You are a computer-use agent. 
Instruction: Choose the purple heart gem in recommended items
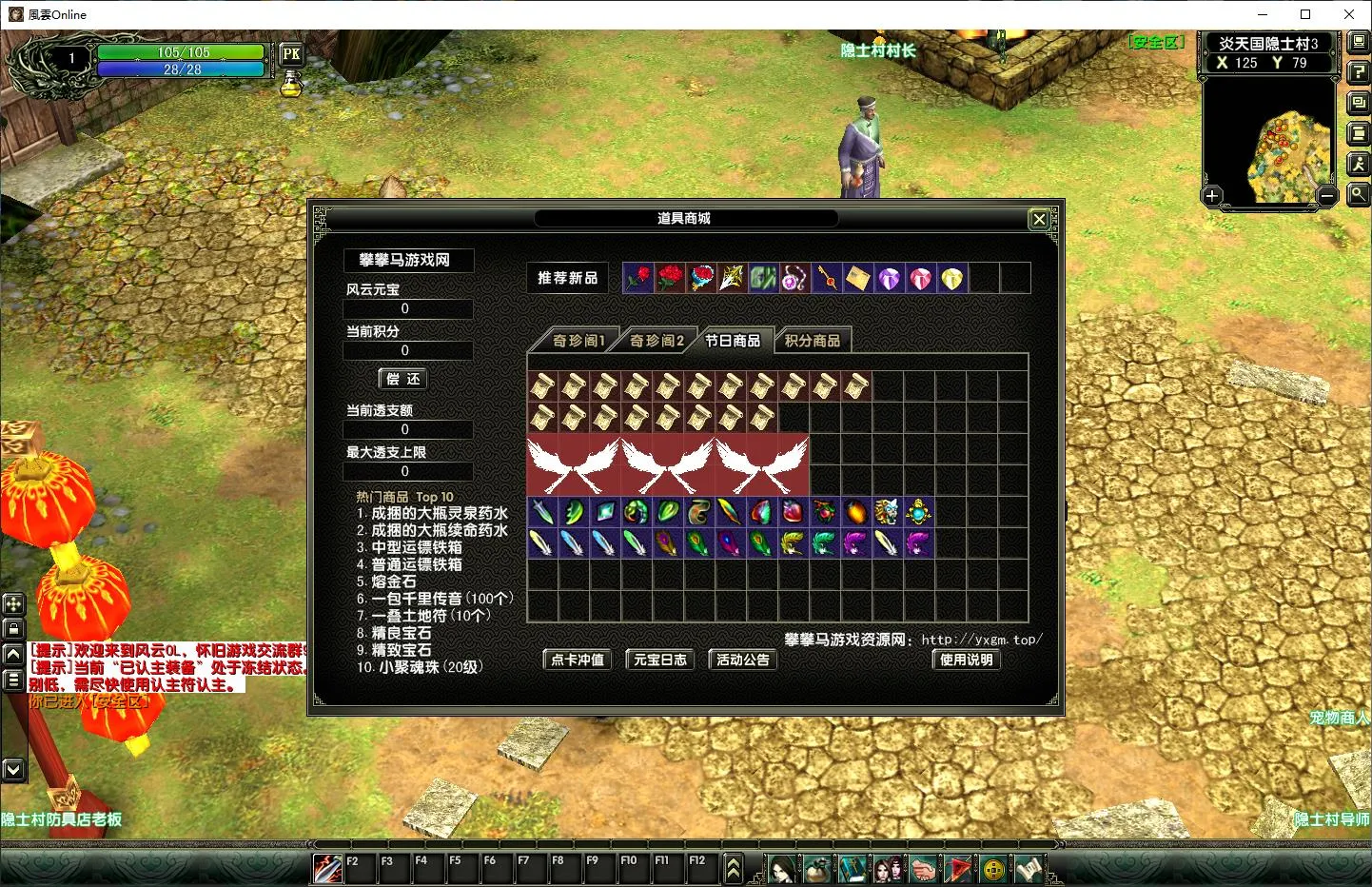(889, 278)
